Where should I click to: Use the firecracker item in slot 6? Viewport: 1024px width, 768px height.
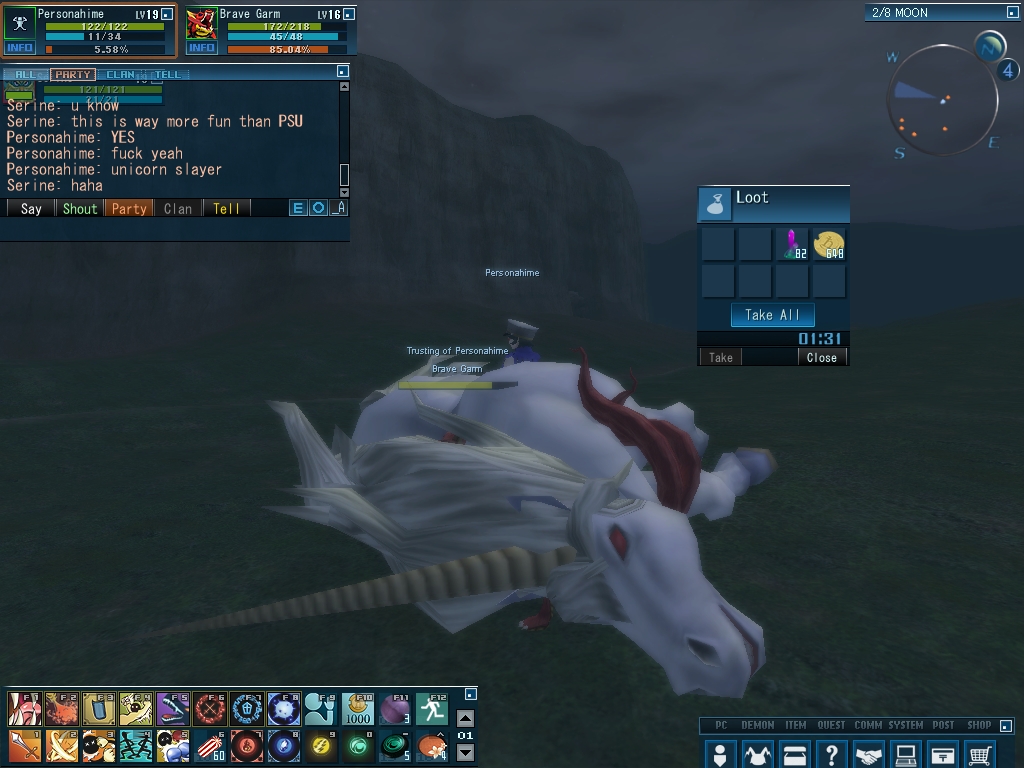[x=208, y=745]
